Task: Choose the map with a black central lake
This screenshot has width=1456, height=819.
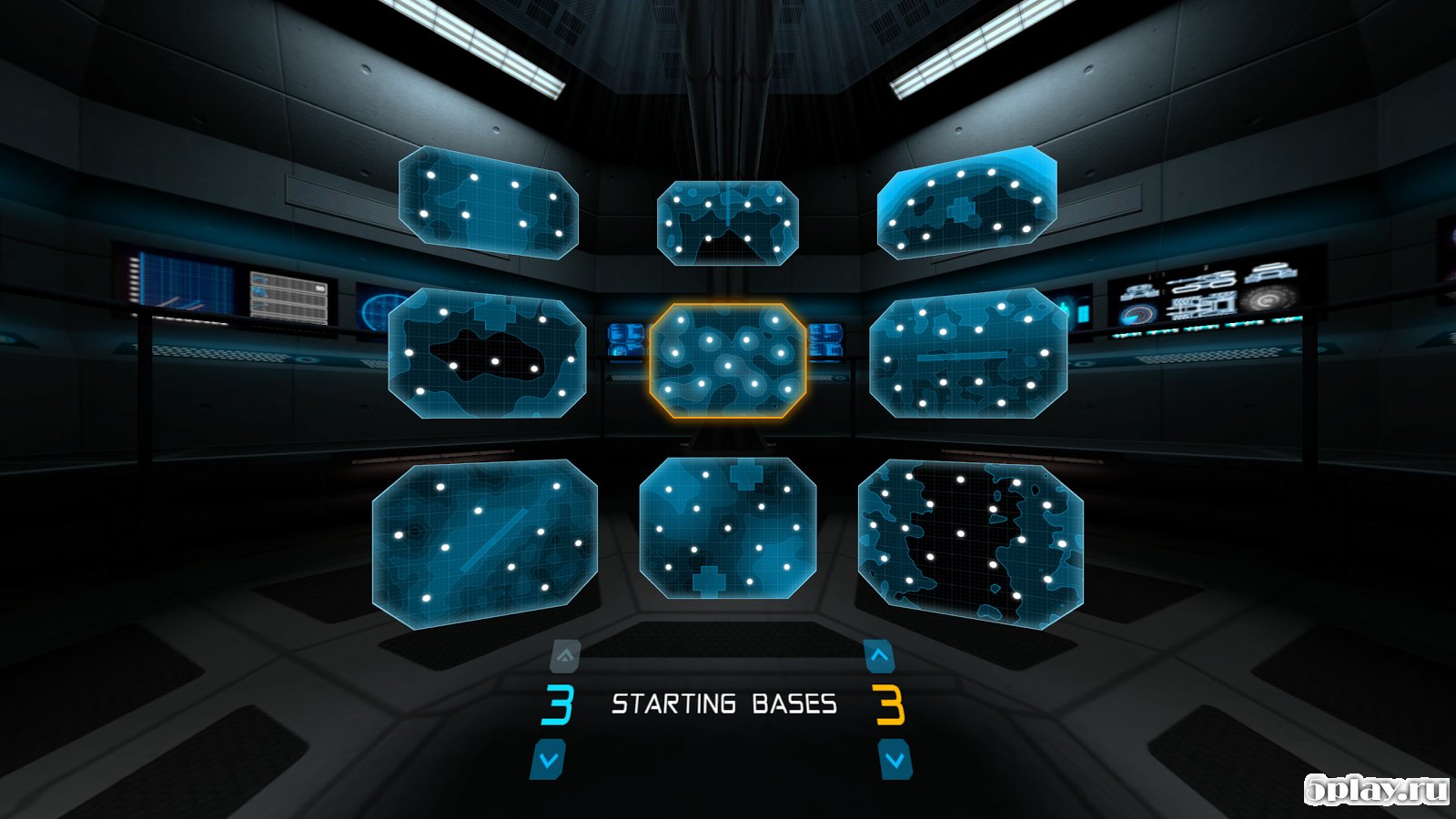Action: [x=487, y=354]
